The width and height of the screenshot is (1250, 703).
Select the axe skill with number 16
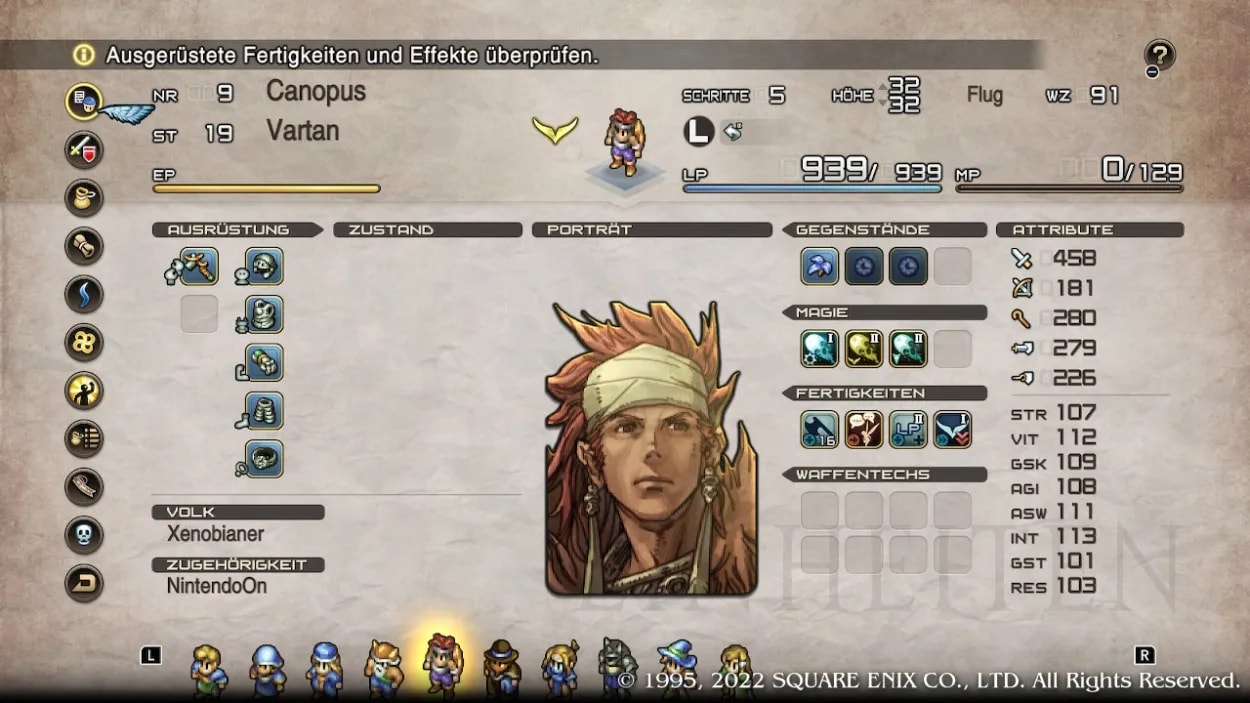(820, 430)
